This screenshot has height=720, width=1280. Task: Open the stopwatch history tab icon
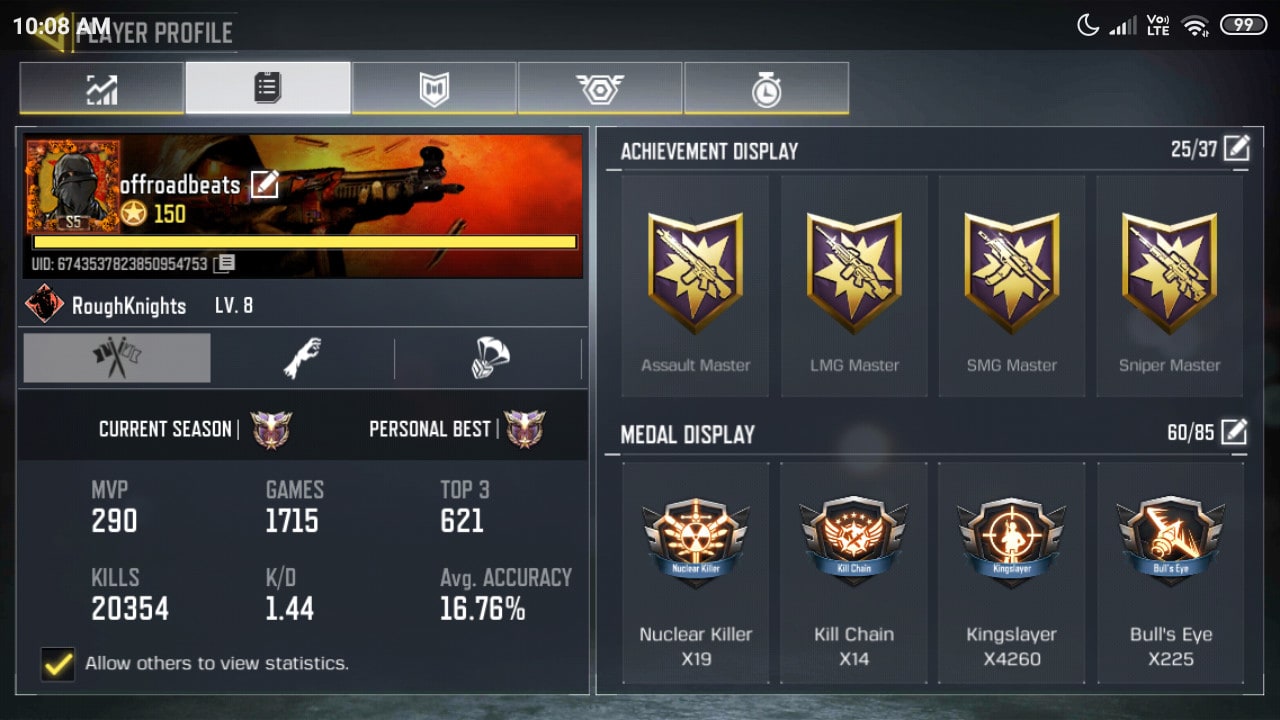(767, 89)
